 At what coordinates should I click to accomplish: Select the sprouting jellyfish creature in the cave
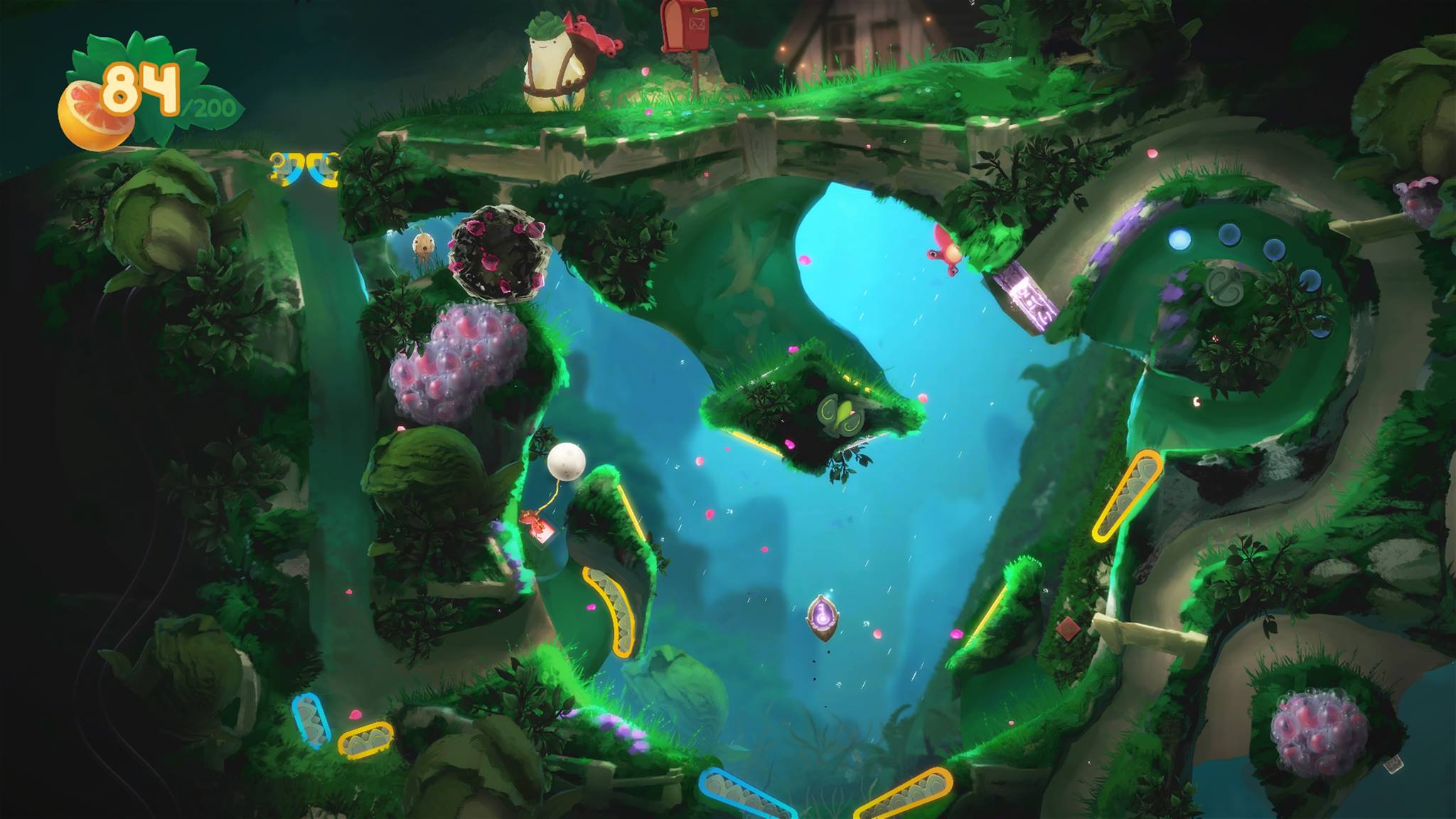coord(424,243)
